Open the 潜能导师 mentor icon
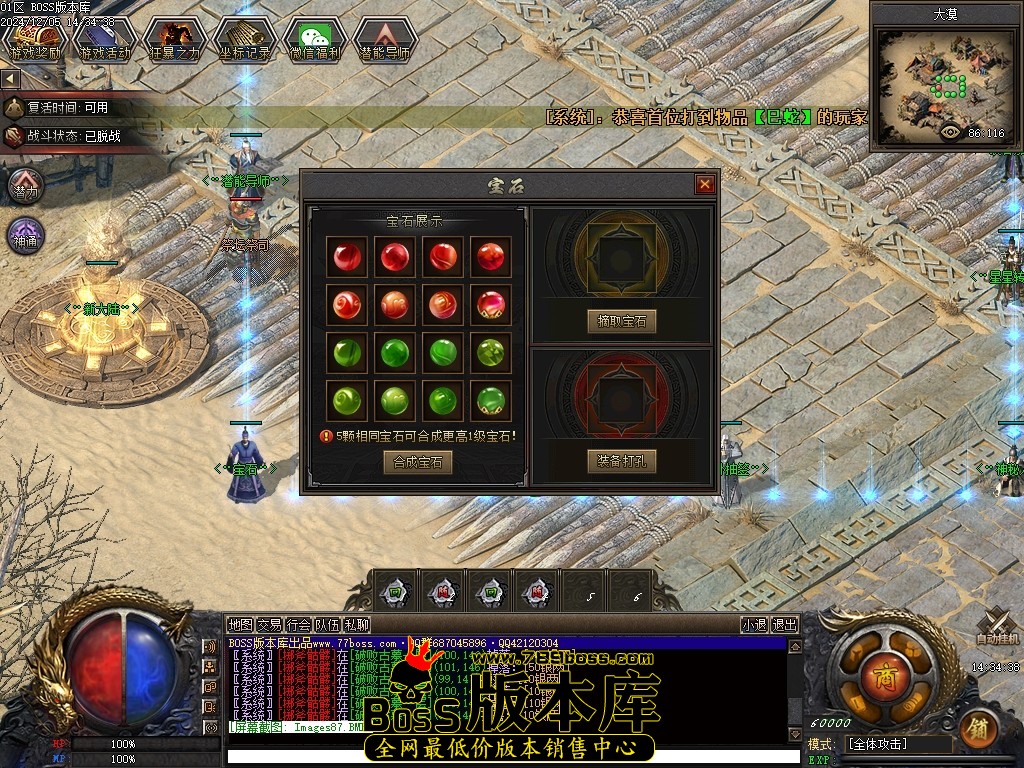 coord(385,40)
